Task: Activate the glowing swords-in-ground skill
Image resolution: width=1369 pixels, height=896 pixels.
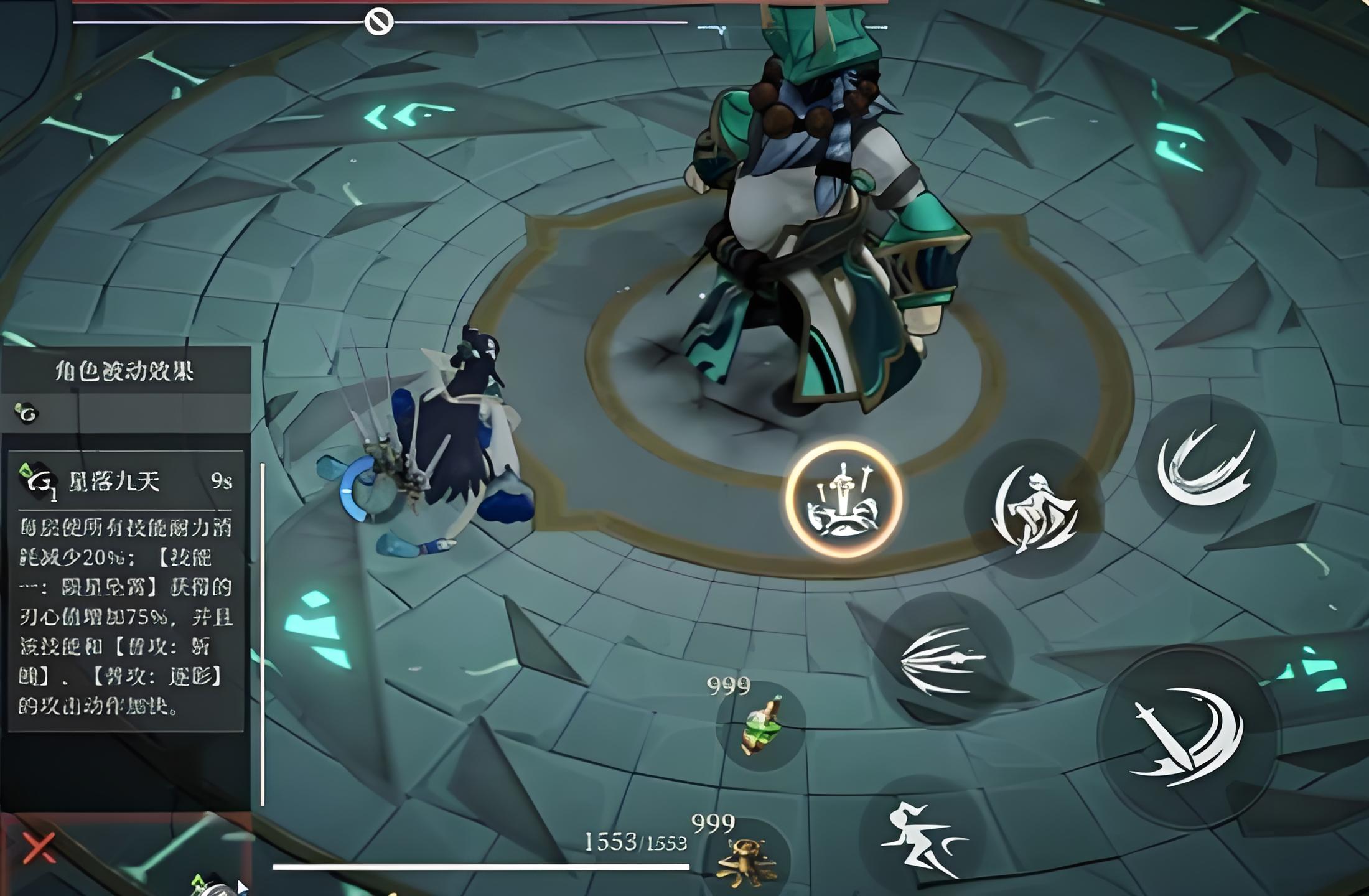Action: pyautogui.click(x=843, y=499)
